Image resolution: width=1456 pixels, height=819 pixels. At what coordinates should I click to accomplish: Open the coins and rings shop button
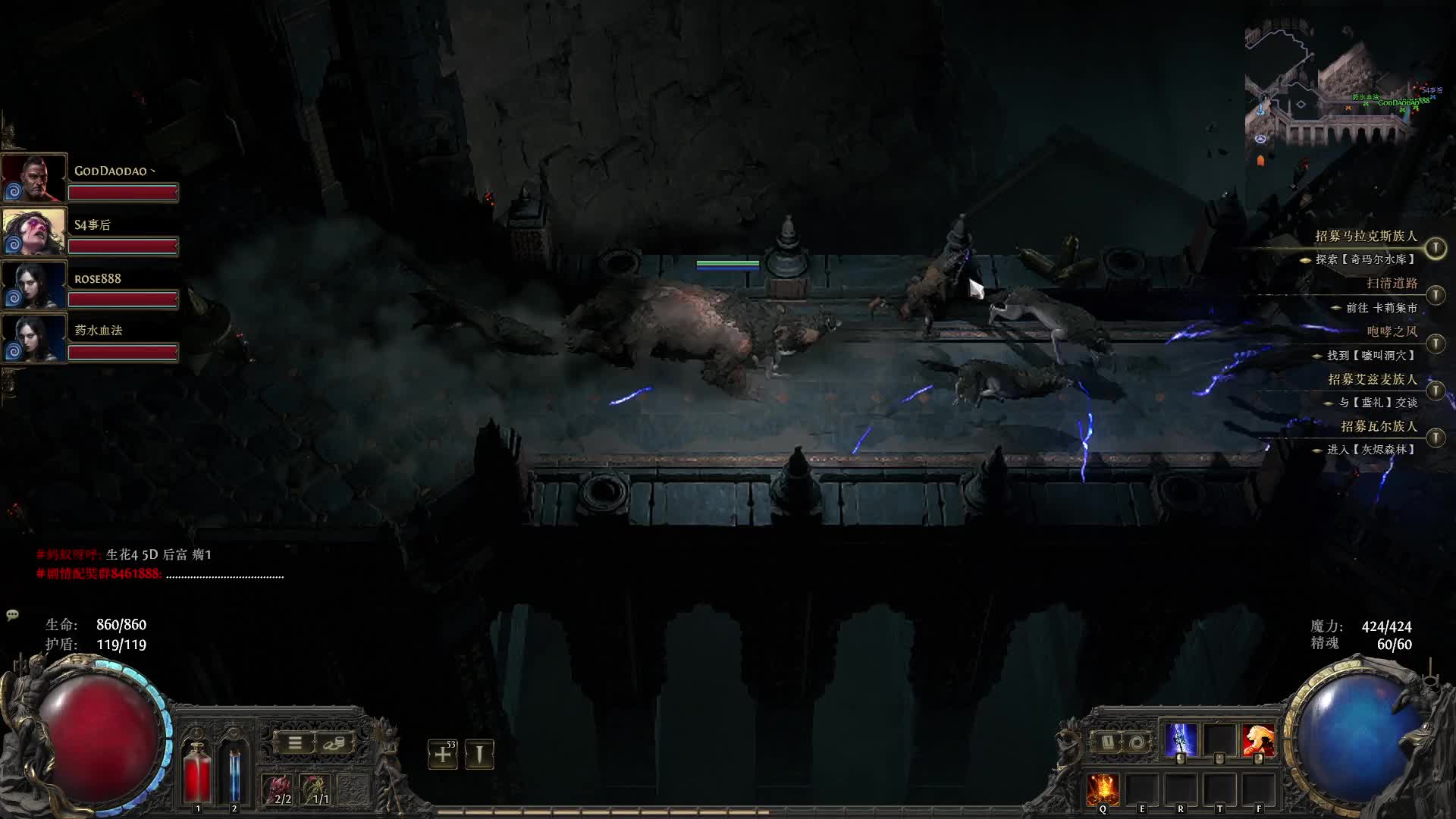coord(333,743)
